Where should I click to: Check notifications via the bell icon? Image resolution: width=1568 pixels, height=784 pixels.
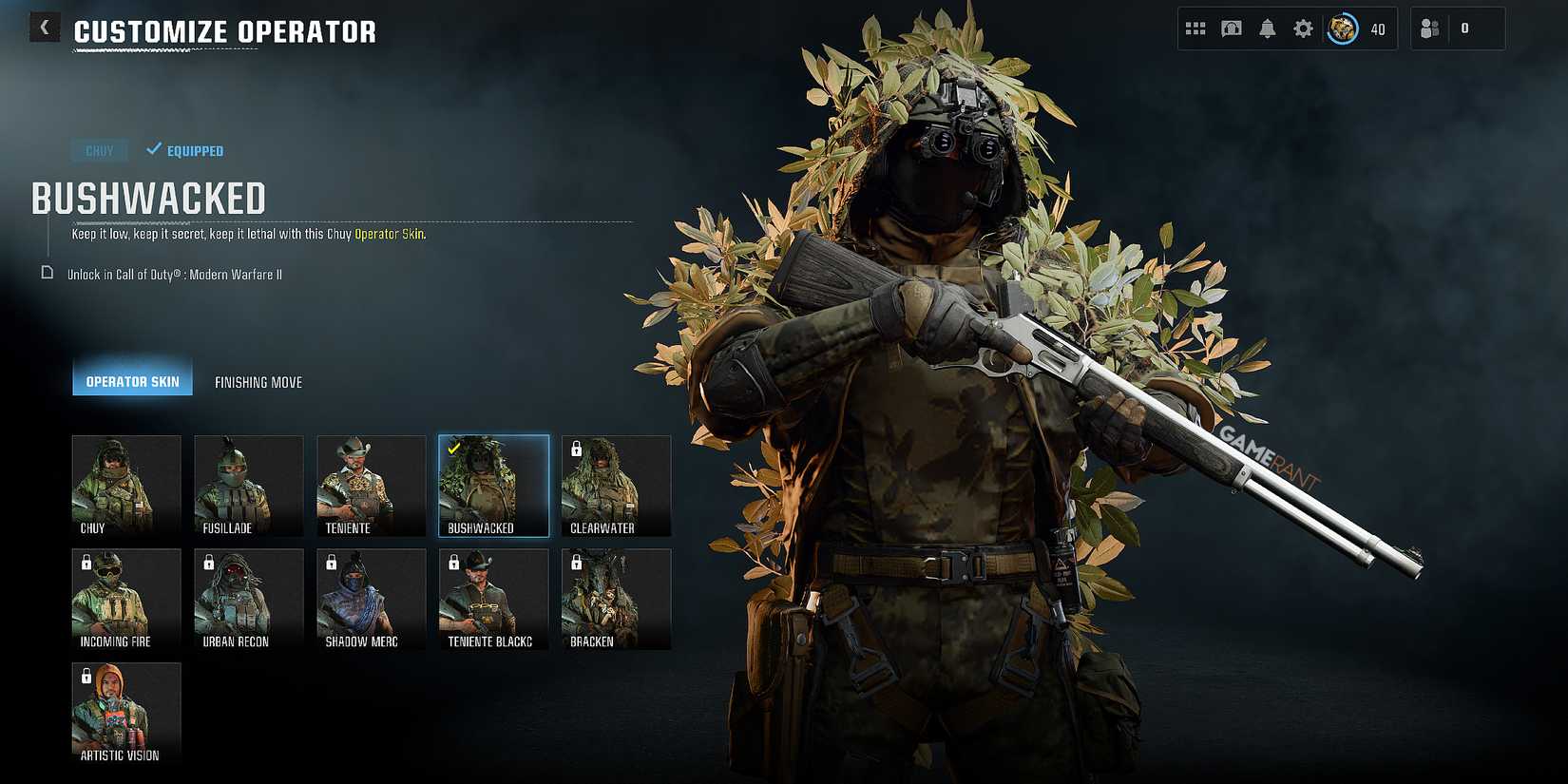point(1267,27)
